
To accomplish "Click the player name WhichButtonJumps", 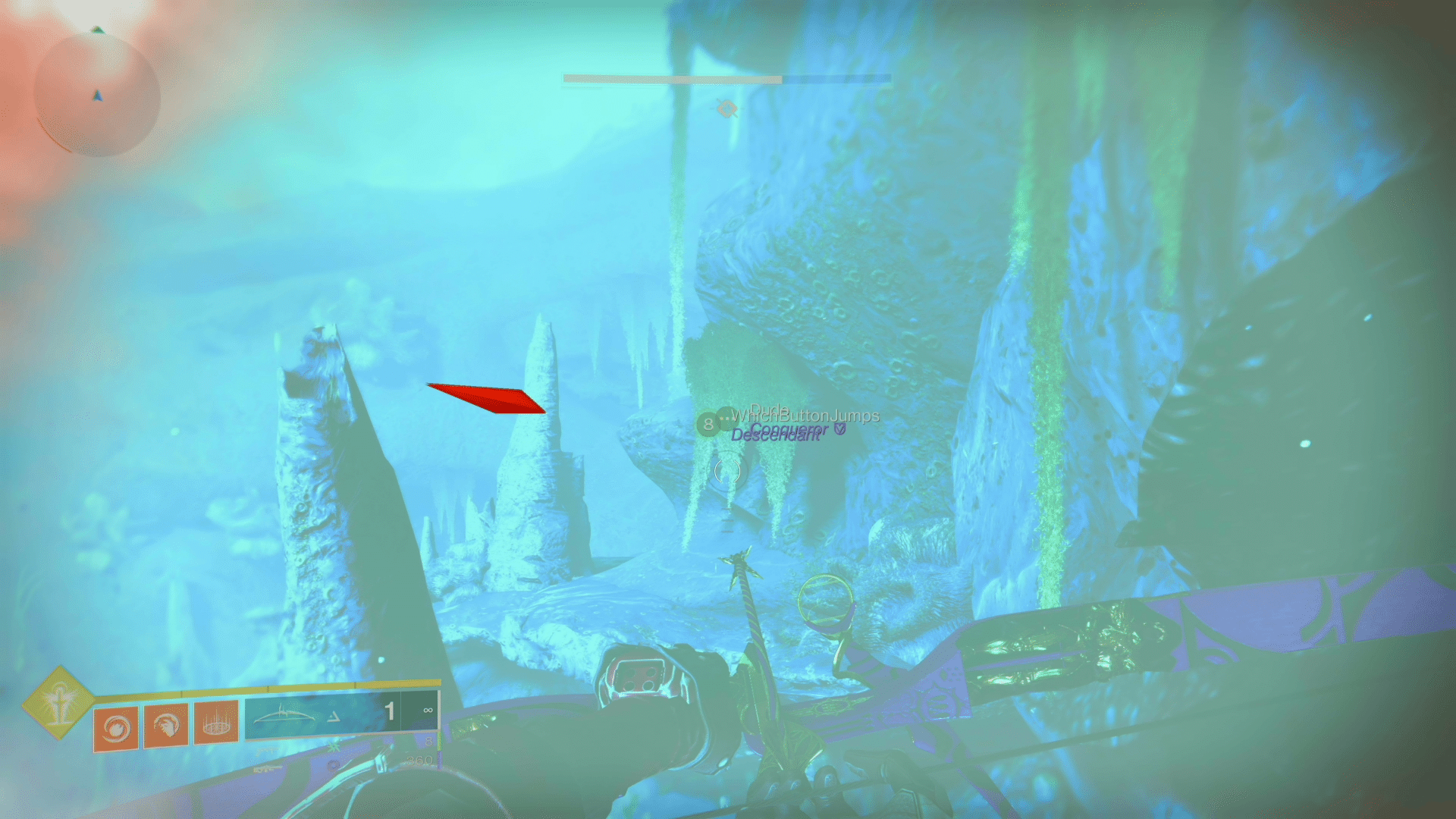I will pyautogui.click(x=806, y=416).
